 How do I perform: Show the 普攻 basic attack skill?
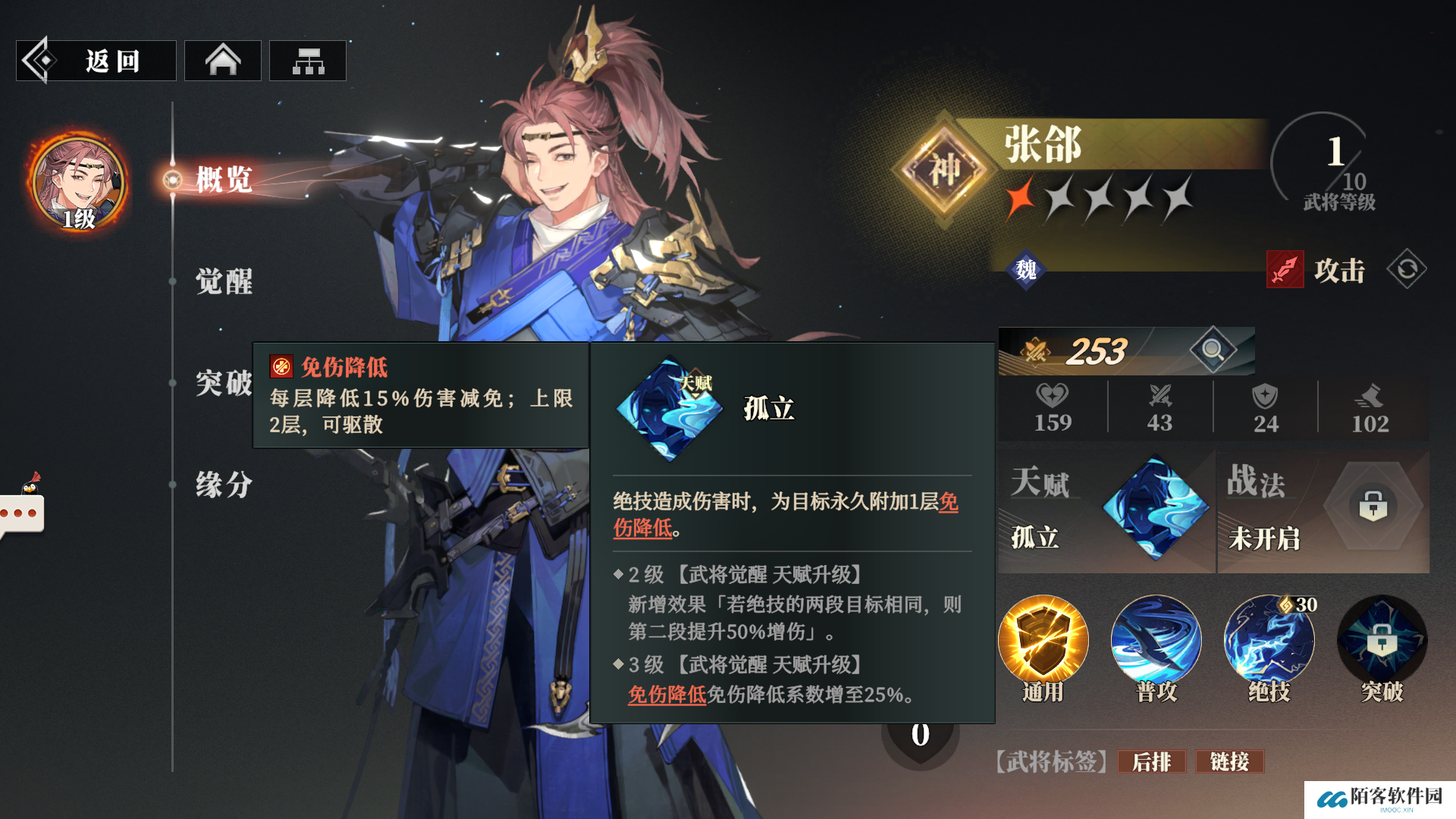1156,642
